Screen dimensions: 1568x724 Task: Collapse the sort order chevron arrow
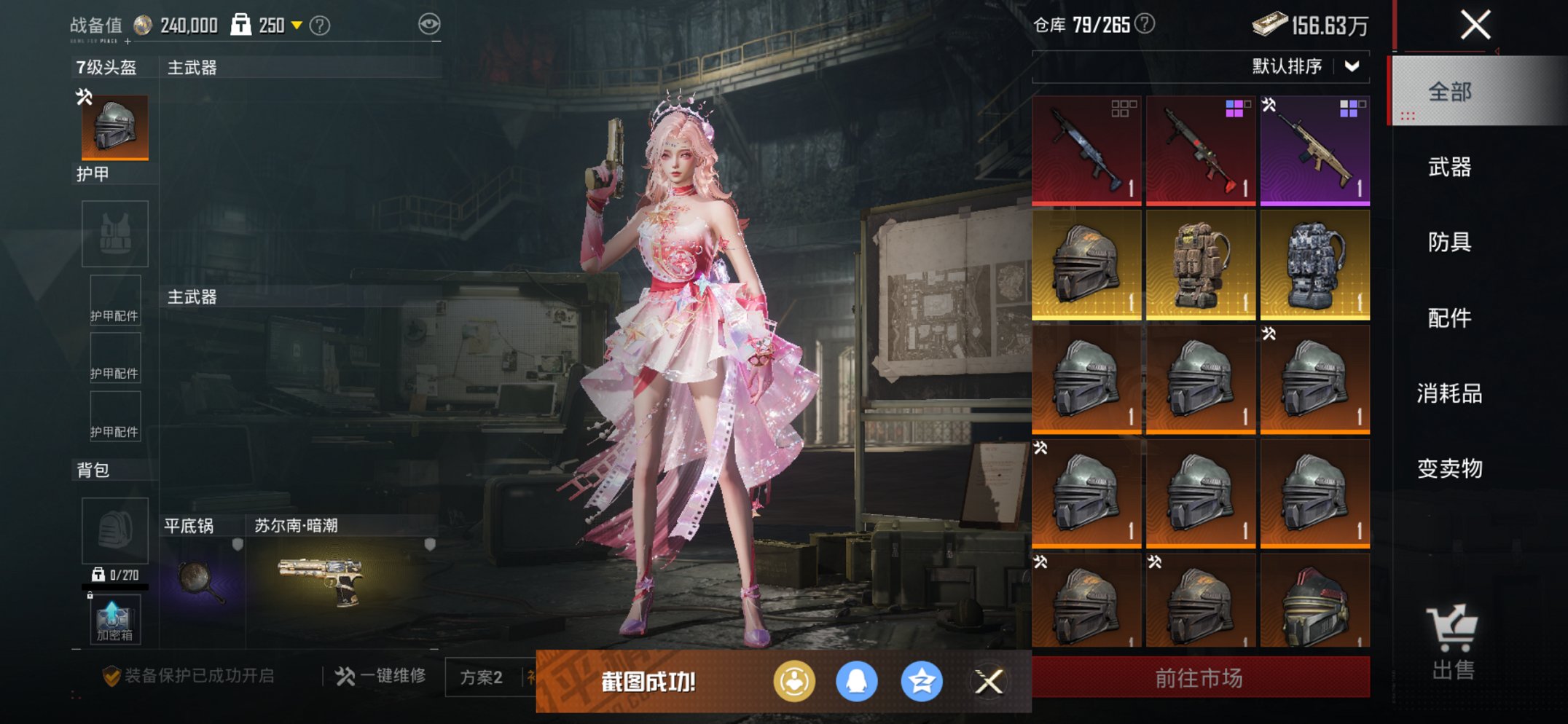click(1352, 66)
